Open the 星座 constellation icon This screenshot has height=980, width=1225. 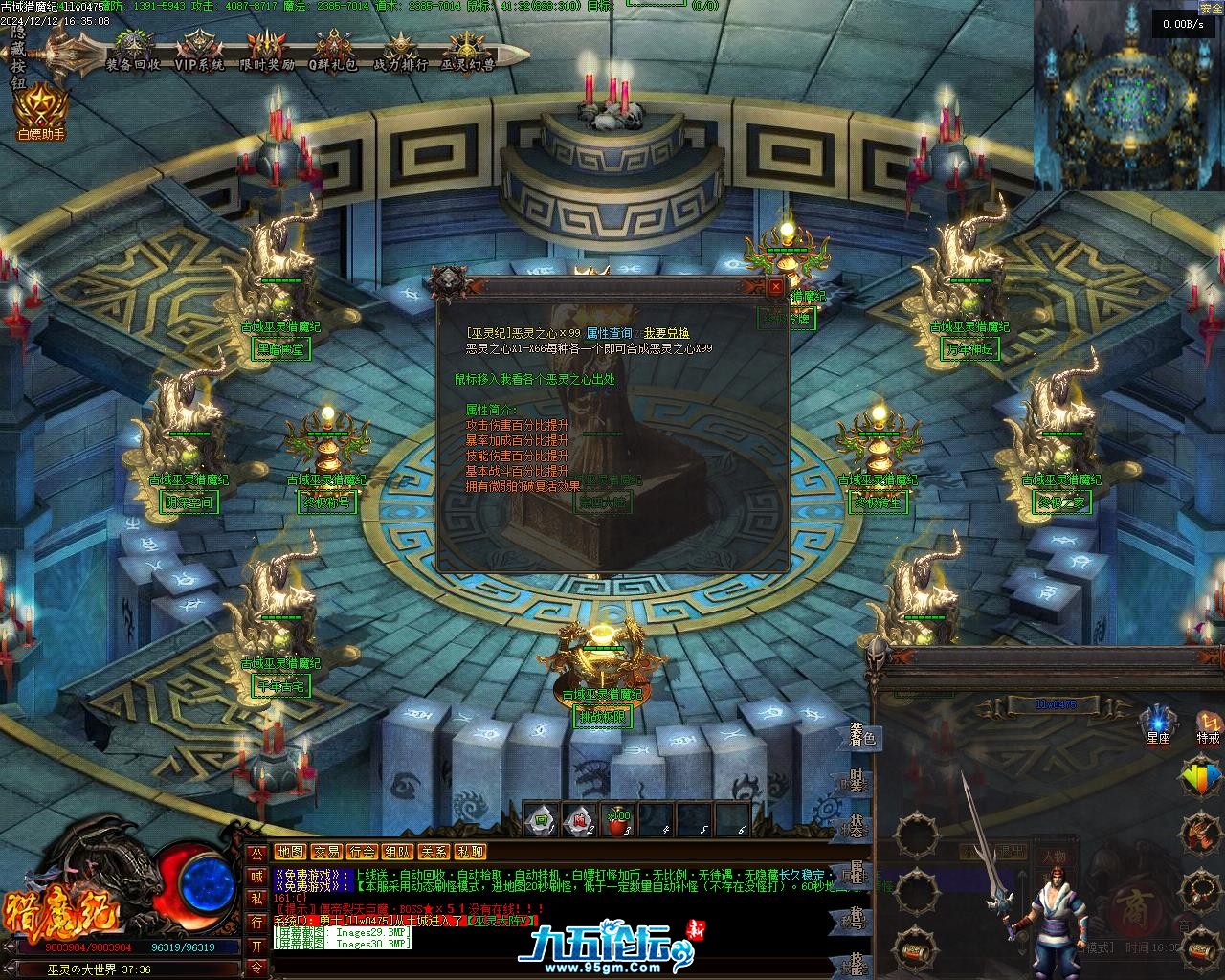click(1158, 724)
